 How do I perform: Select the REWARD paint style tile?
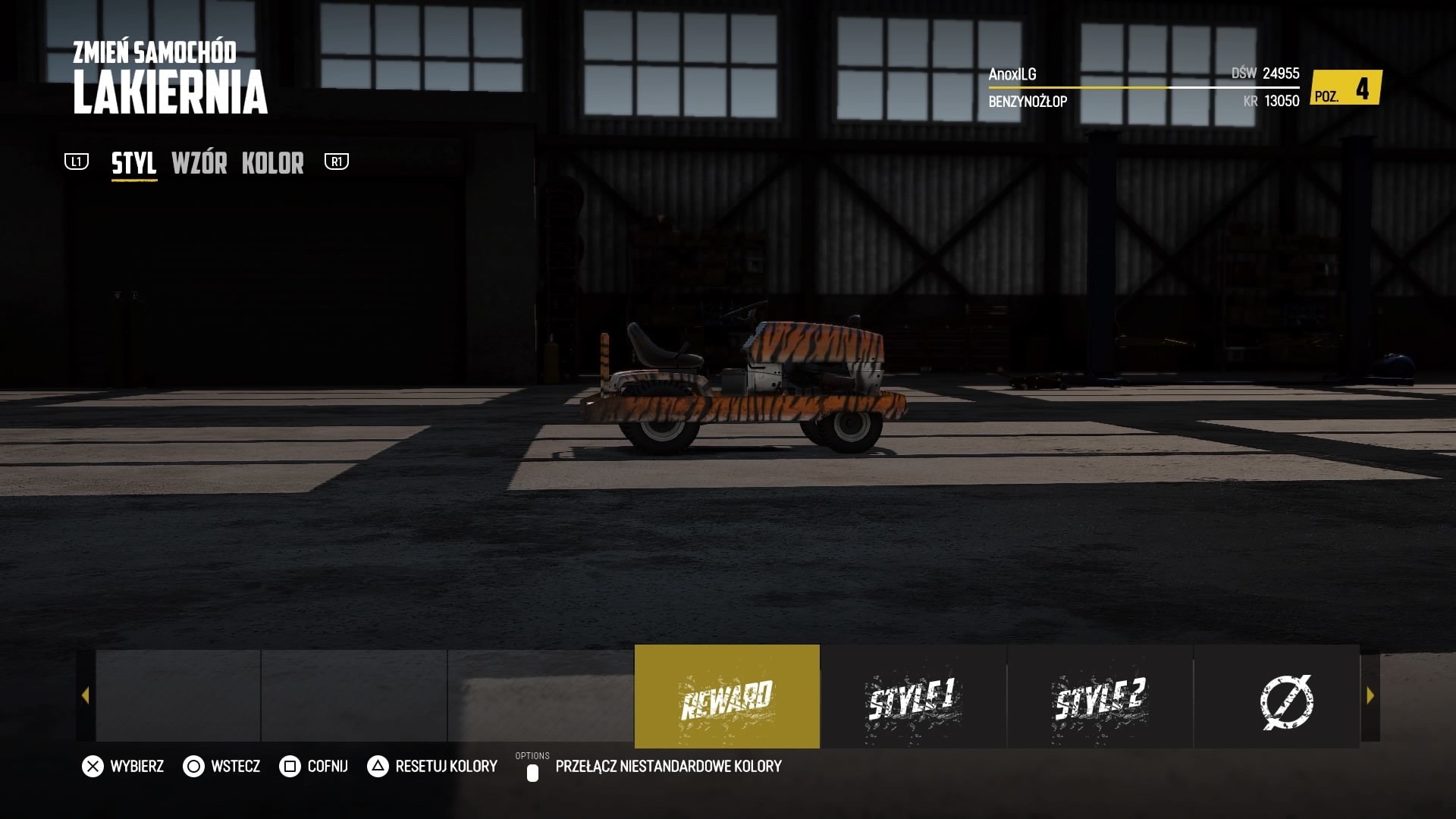726,696
